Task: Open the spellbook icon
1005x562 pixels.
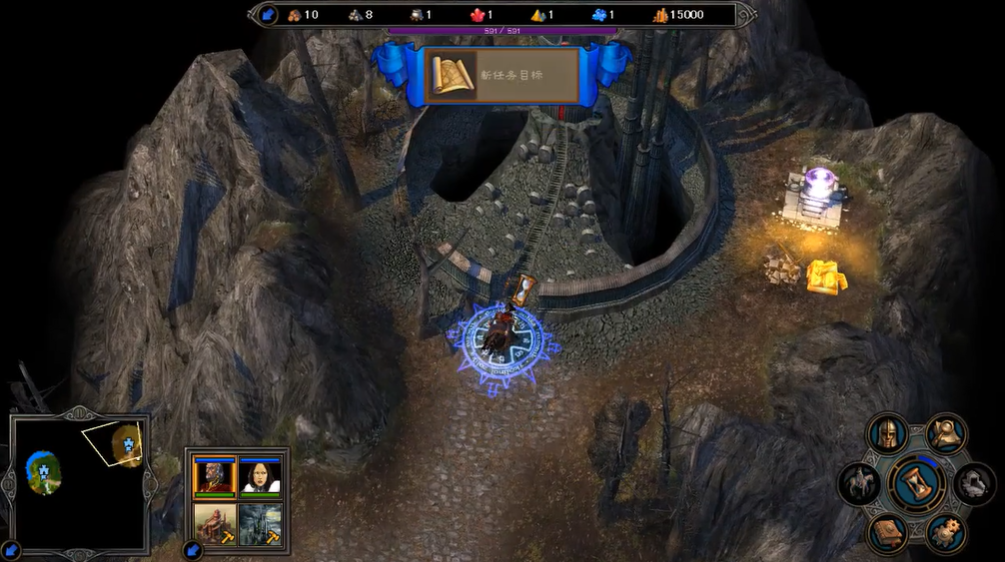Action: (887, 533)
